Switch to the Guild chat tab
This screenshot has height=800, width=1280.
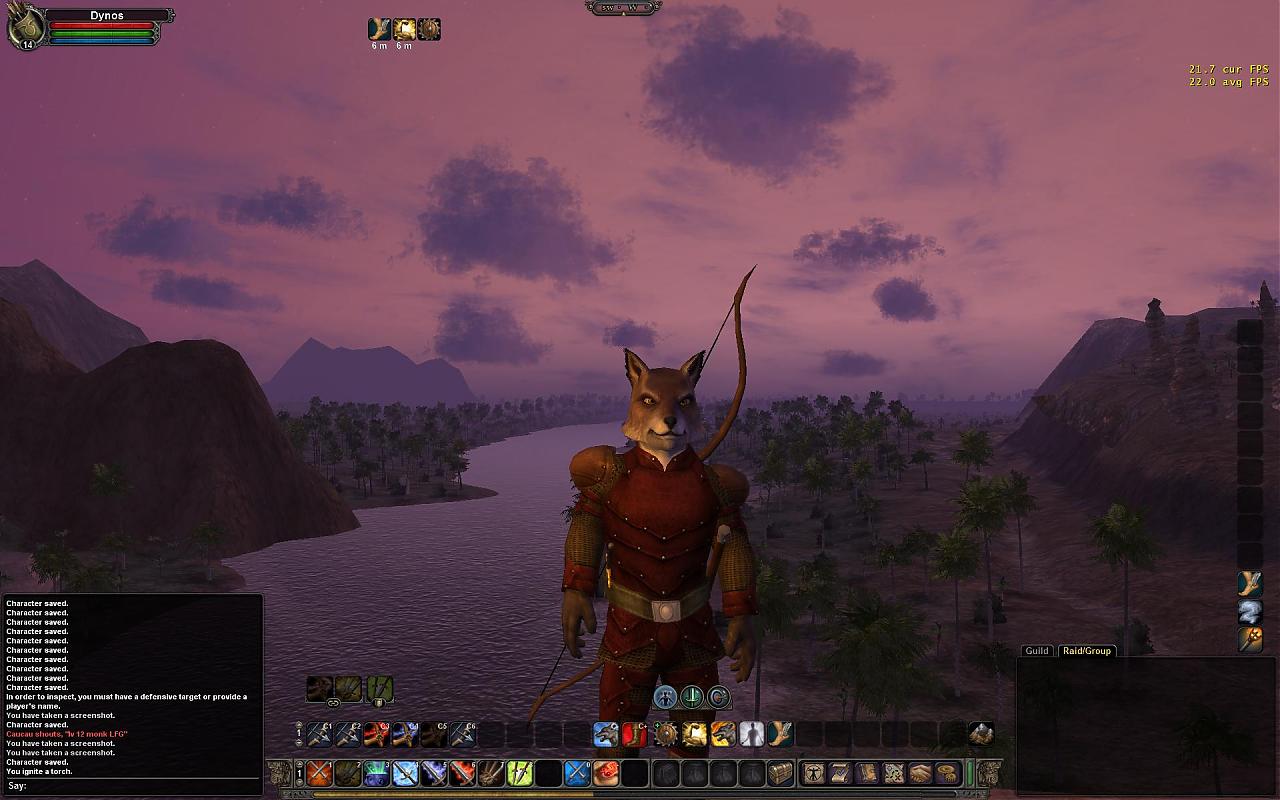pyautogui.click(x=1037, y=651)
